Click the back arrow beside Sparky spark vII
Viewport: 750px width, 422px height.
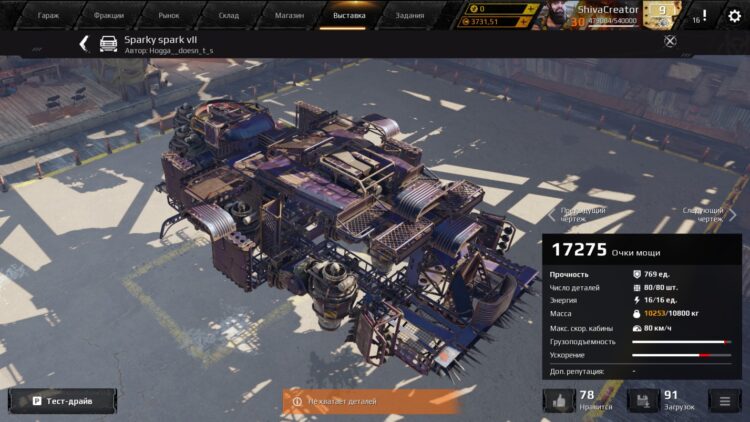tap(84, 43)
